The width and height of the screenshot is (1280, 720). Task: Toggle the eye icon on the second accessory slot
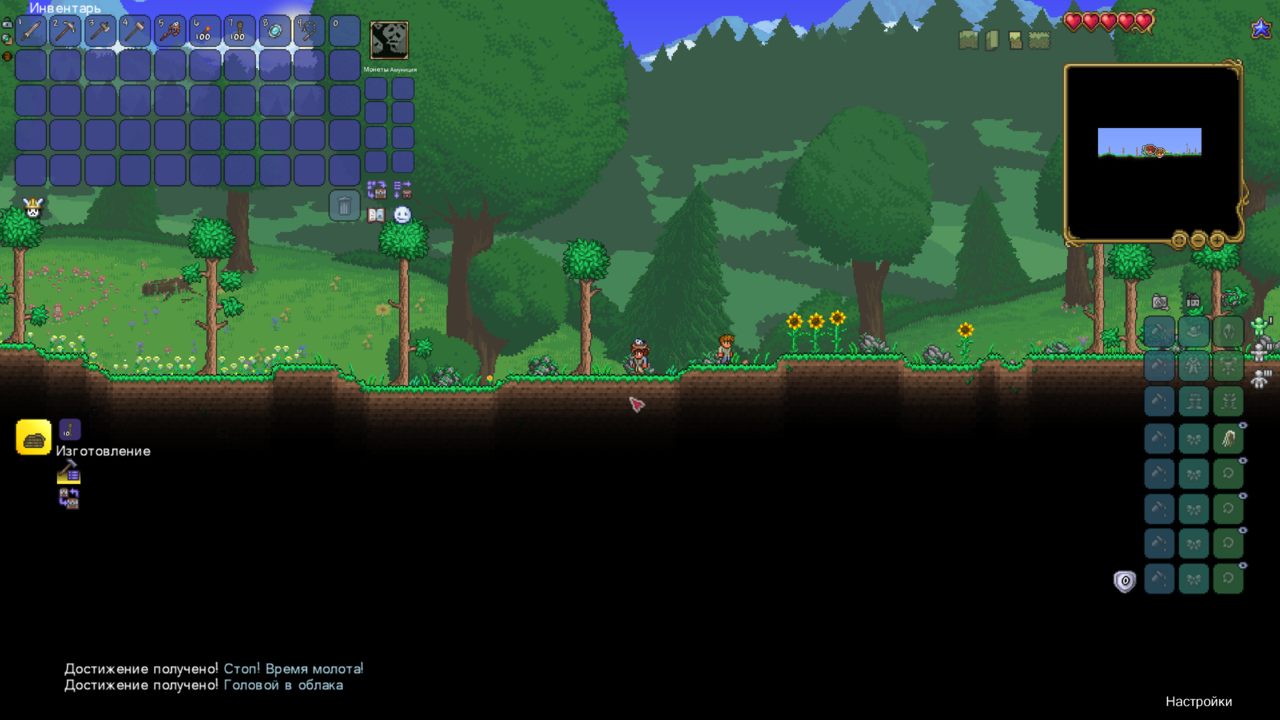(x=1242, y=459)
